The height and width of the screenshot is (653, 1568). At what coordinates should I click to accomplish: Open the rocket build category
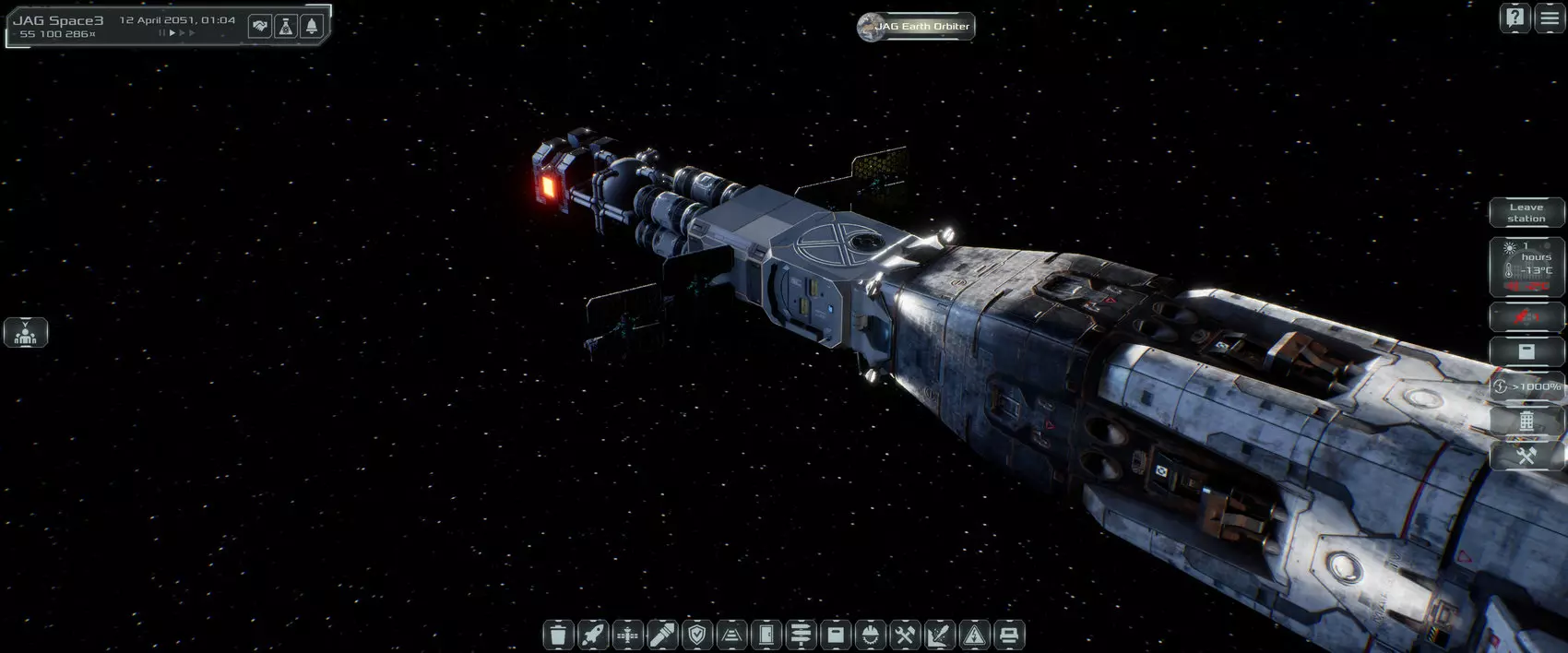592,635
